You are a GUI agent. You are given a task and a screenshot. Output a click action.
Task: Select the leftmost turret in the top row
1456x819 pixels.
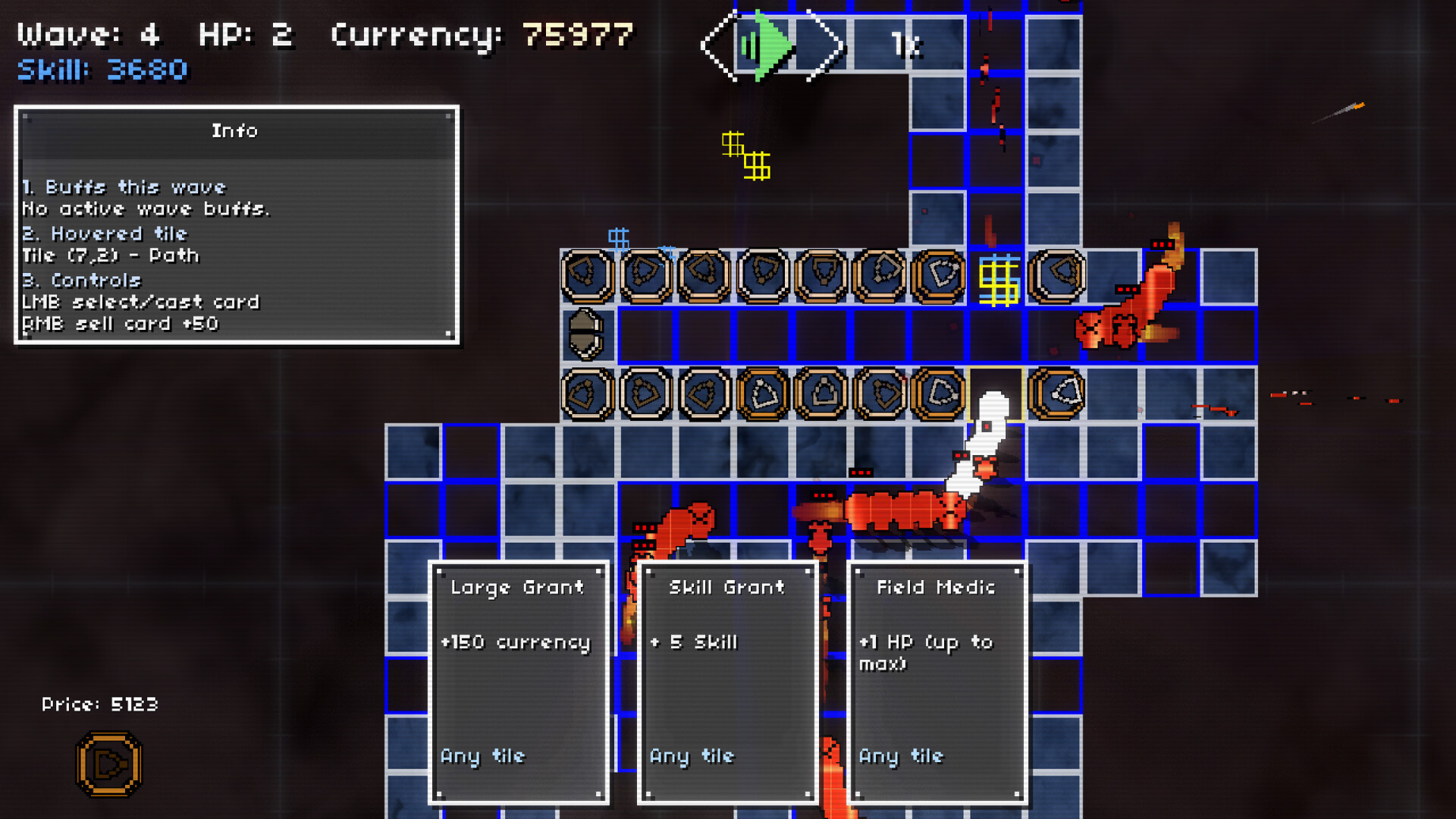click(586, 277)
